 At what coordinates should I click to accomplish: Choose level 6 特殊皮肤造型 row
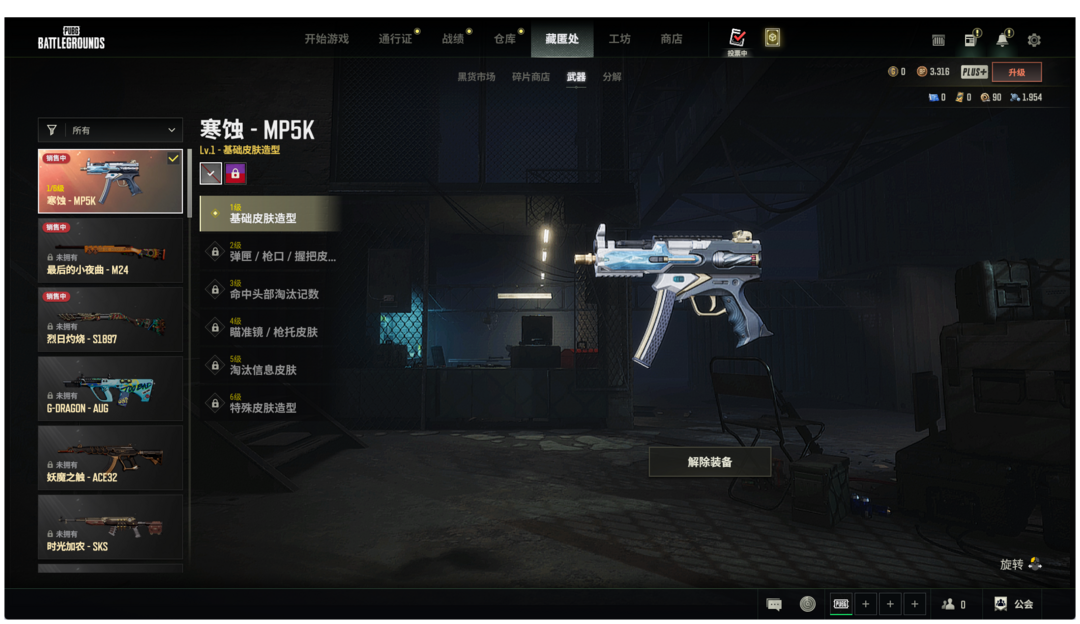(x=270, y=403)
